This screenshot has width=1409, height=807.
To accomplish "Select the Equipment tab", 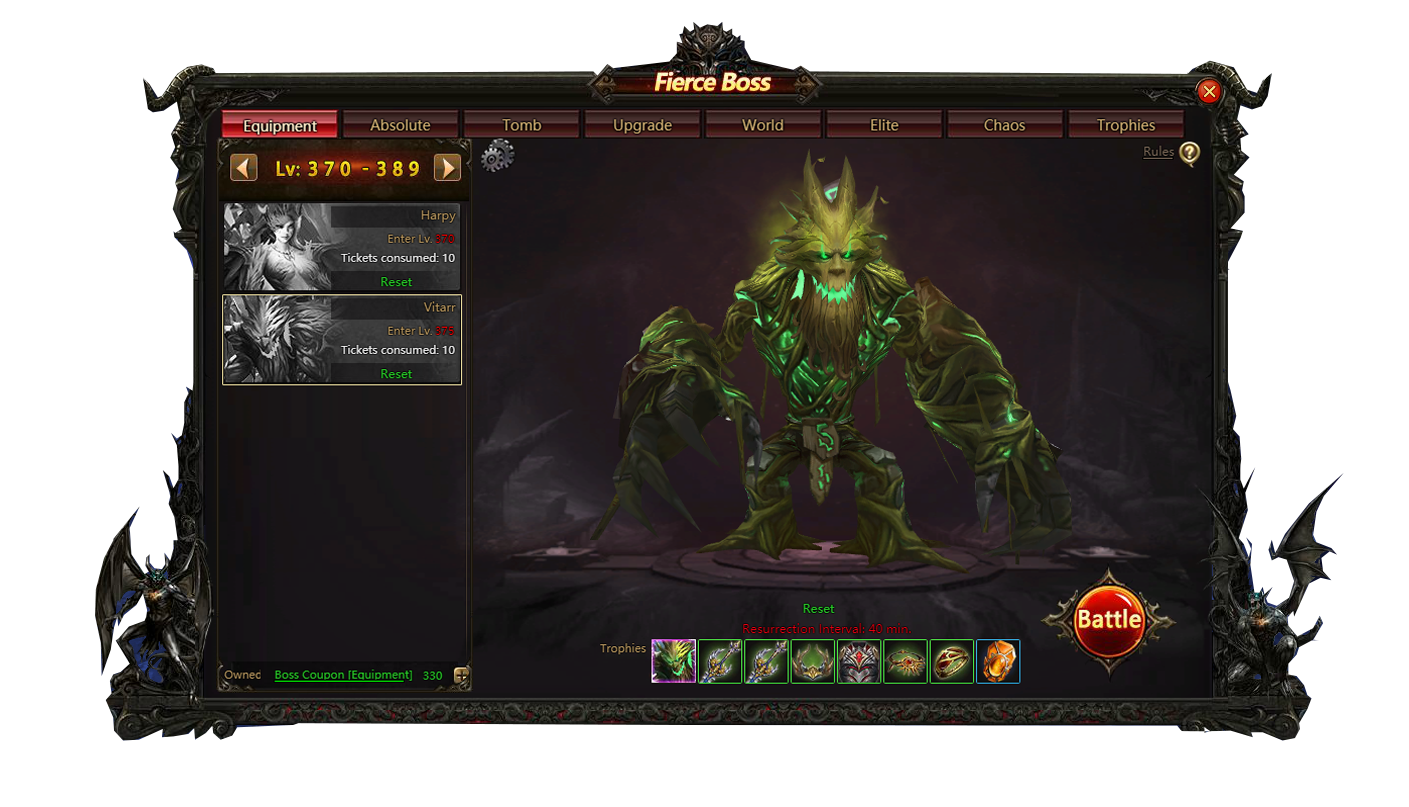I will pos(280,125).
